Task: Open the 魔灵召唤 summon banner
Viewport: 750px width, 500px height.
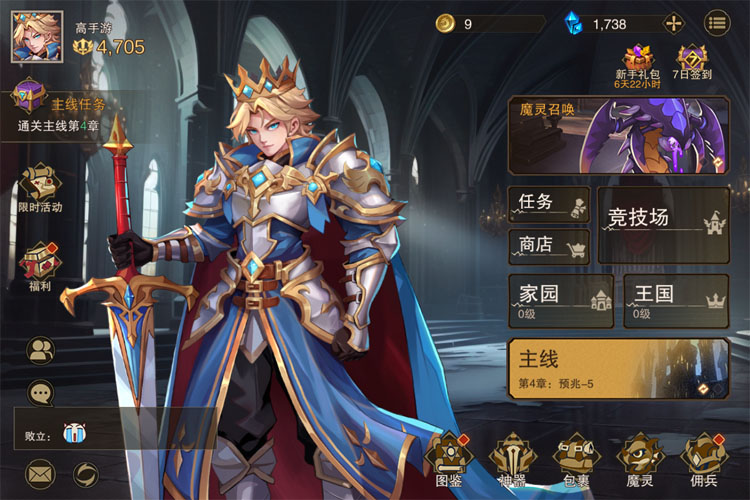Action: coord(619,135)
